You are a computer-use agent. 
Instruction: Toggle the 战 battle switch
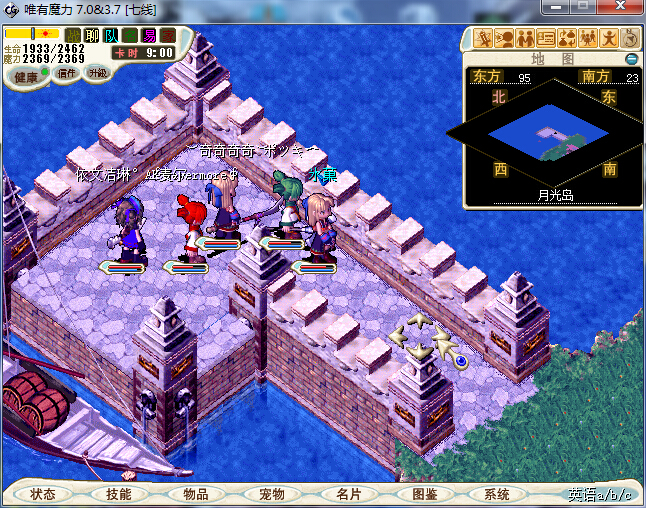point(73,35)
